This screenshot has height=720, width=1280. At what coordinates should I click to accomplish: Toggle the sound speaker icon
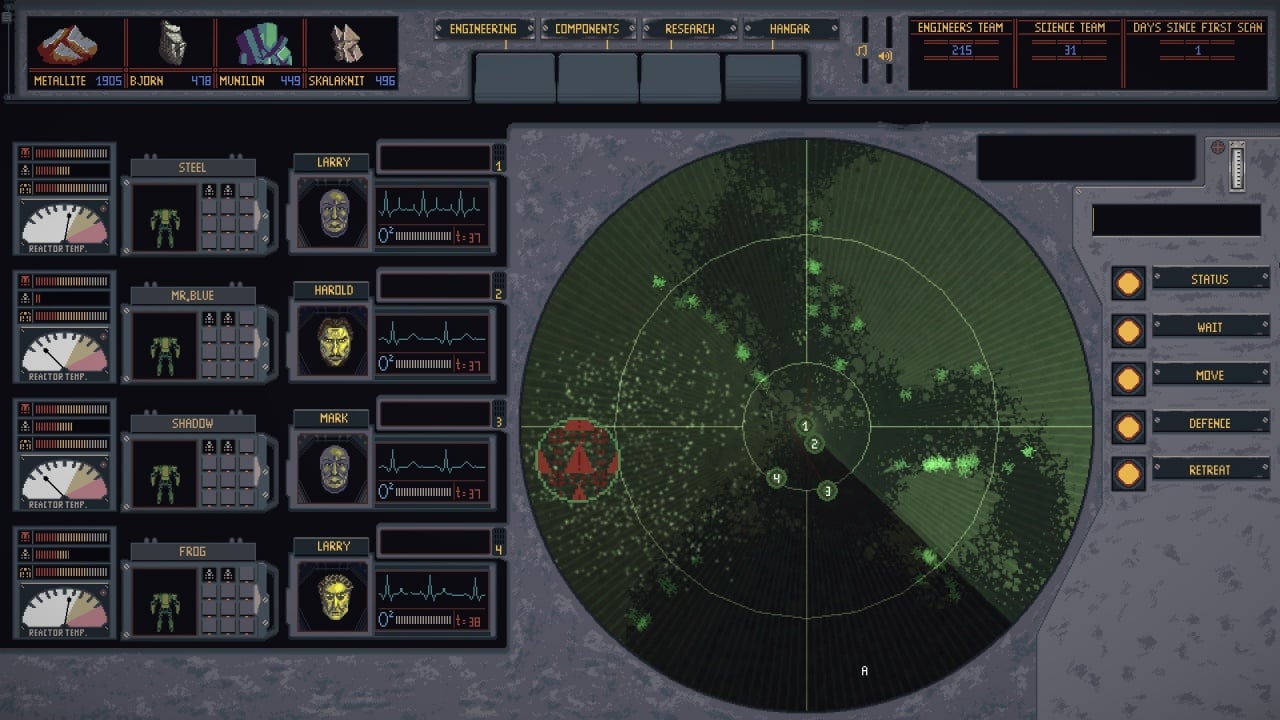(x=885, y=55)
